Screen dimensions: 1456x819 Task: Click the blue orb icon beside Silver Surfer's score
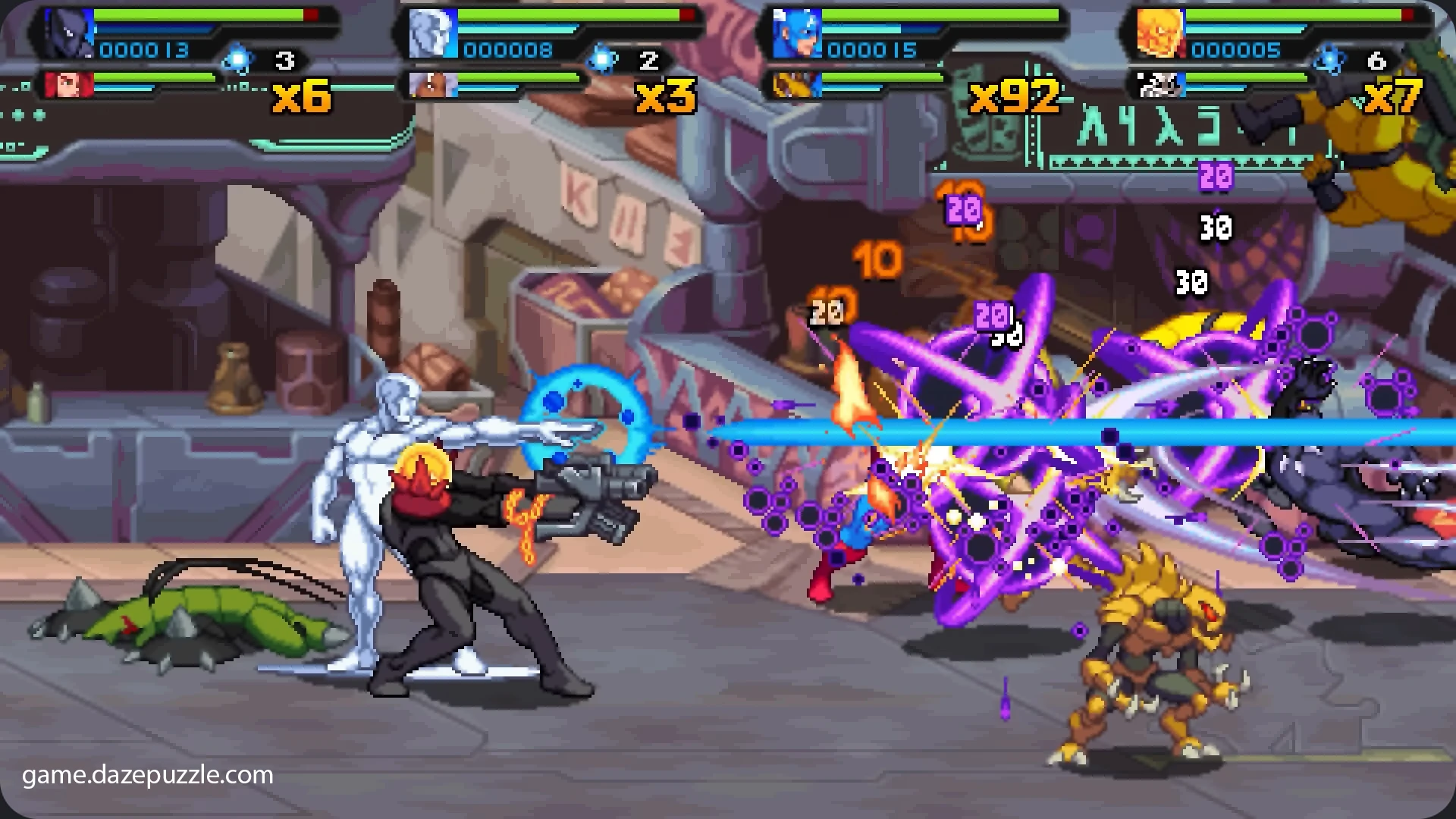(603, 59)
